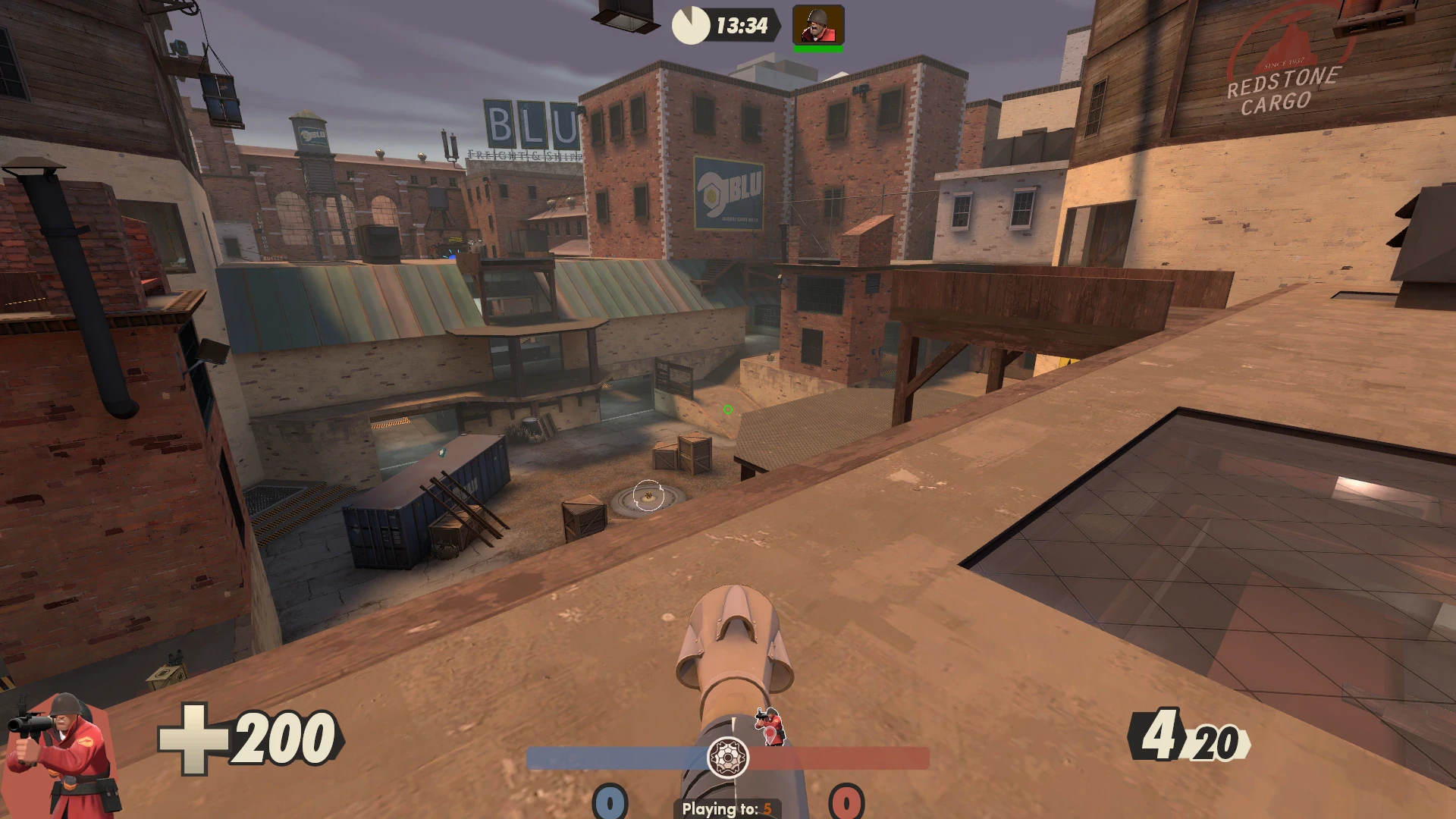Click the green crosshair in screen center

point(727,409)
